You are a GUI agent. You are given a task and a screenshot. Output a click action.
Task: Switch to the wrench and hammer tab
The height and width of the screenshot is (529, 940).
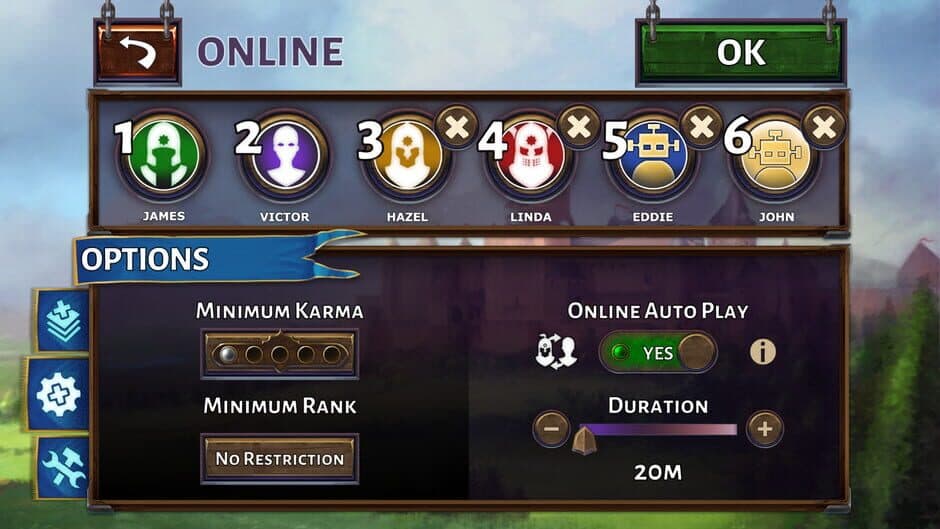point(63,467)
